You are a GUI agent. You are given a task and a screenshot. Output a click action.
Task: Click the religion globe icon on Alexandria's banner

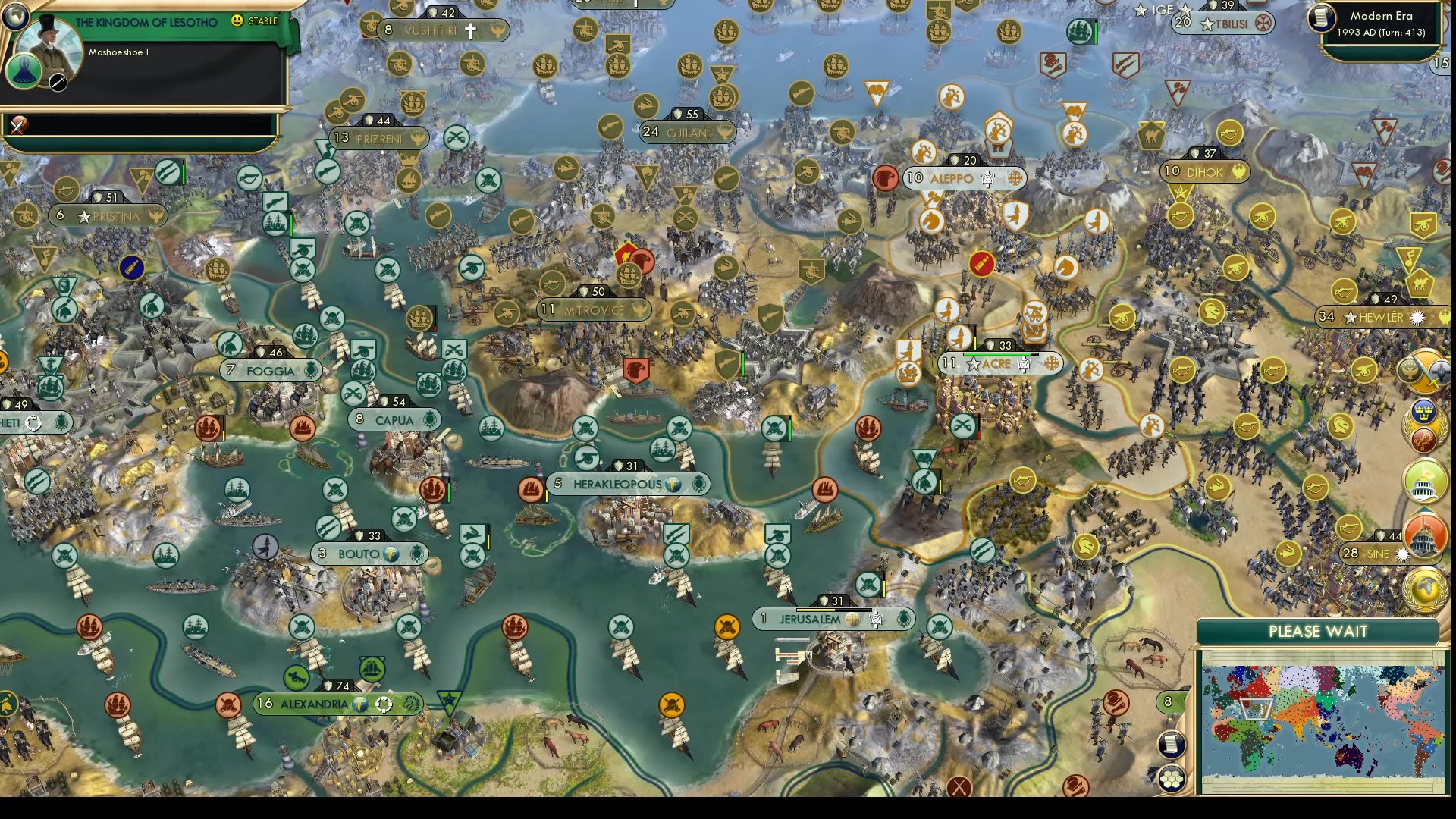[359, 703]
